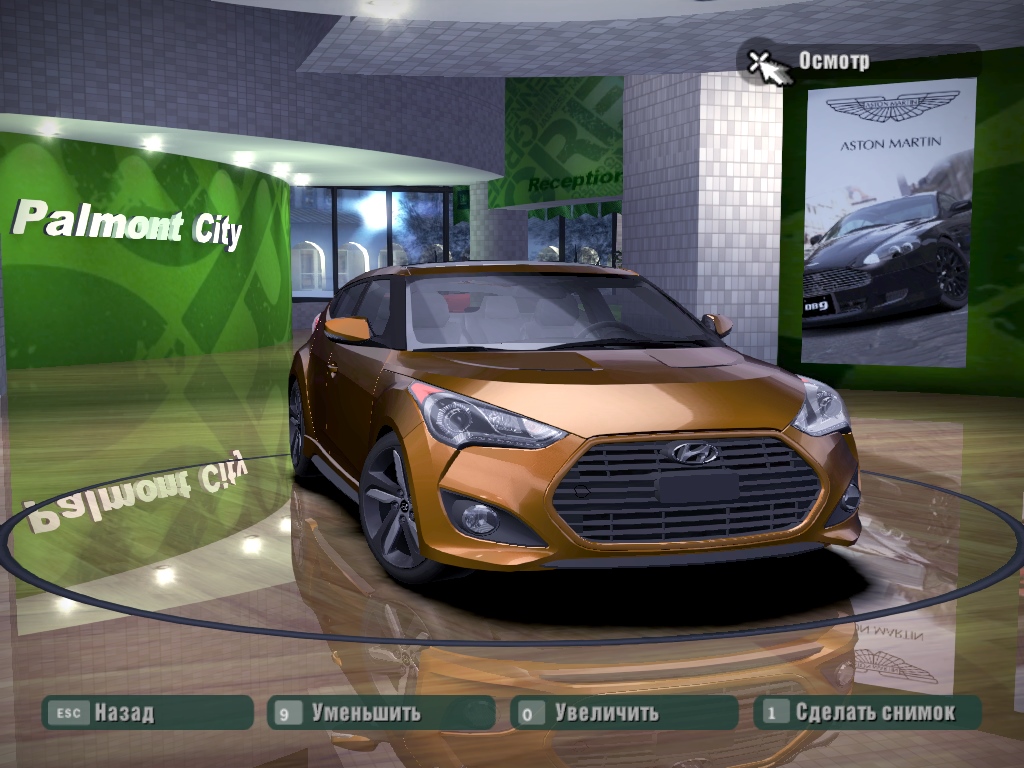Take a snapshot via Сделать снимок
The image size is (1024, 768).
point(866,713)
